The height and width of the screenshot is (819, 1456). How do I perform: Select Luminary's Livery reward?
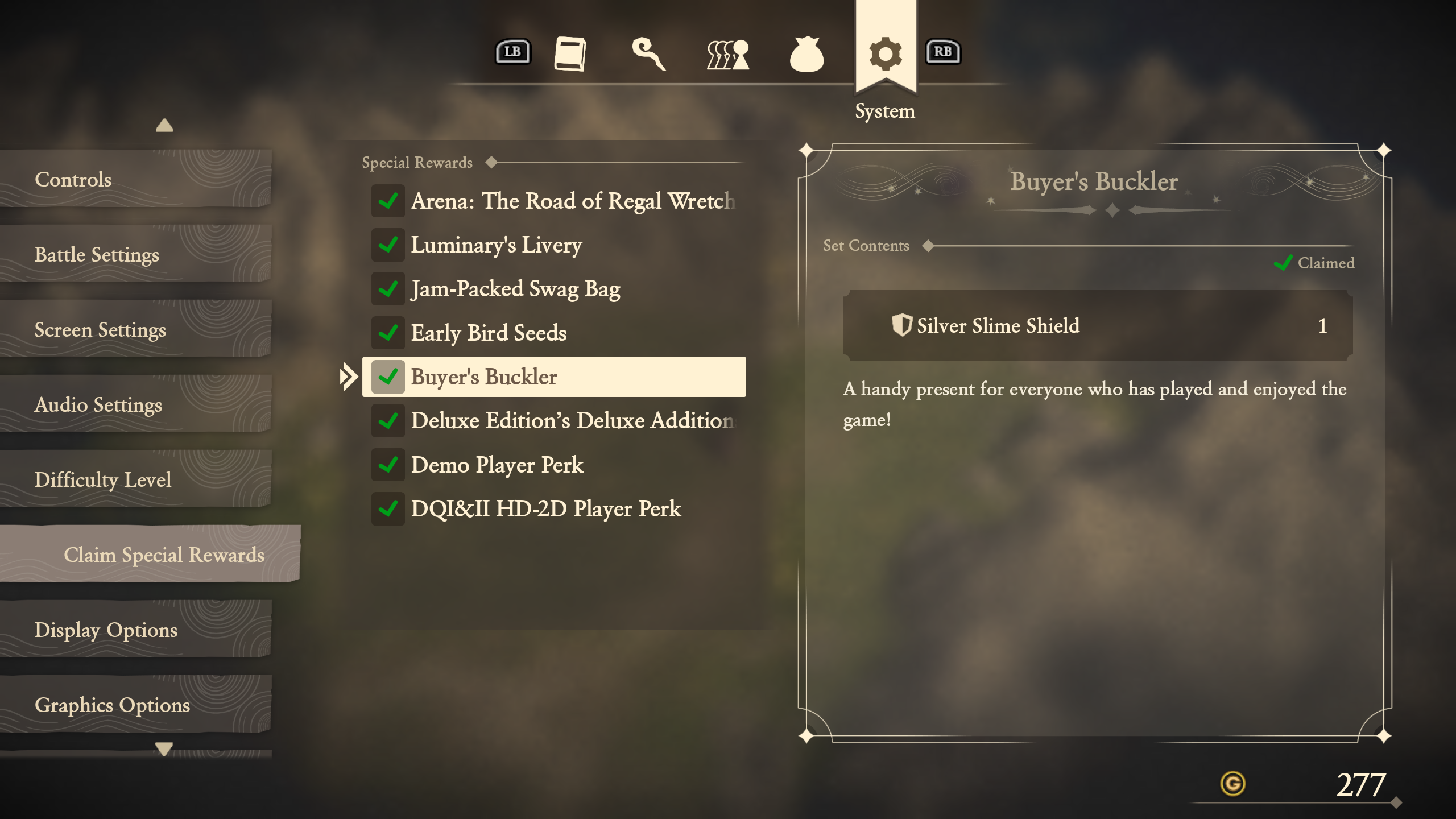pyautogui.click(x=554, y=245)
